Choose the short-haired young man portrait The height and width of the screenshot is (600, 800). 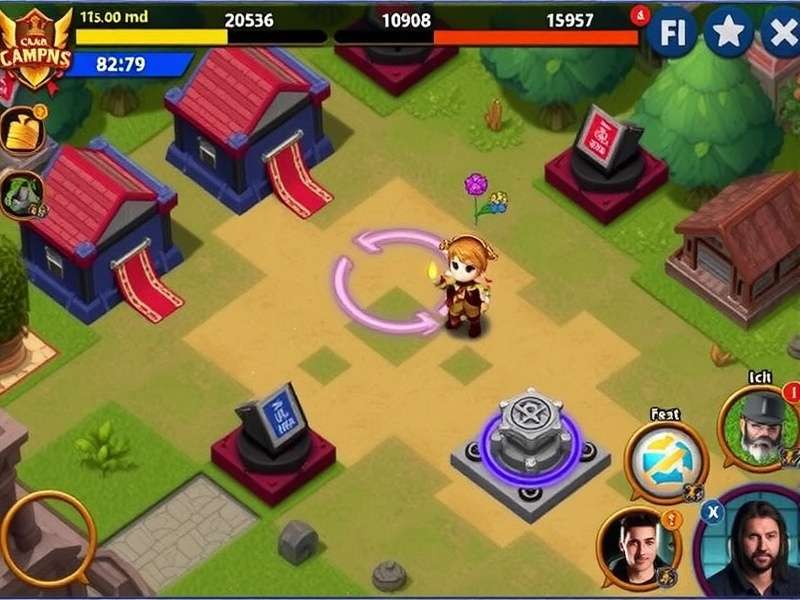click(x=639, y=547)
